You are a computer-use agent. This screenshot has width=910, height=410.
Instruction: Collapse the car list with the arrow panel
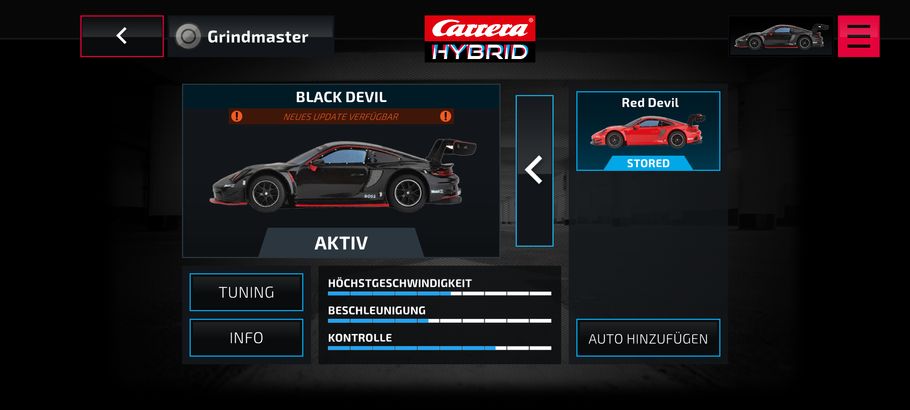(x=534, y=170)
